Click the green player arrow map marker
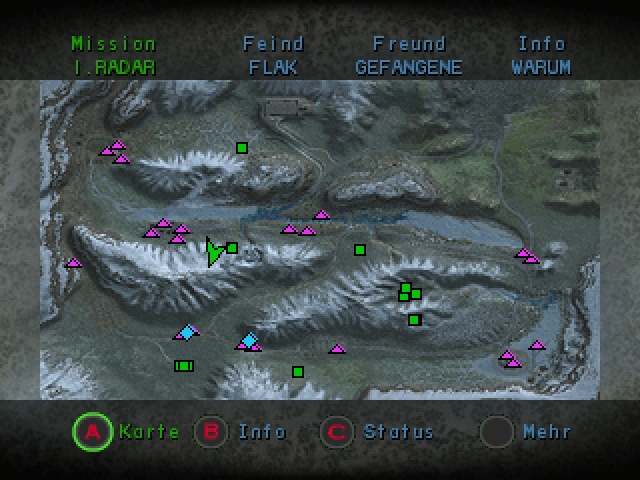The height and width of the screenshot is (480, 640). tap(213, 251)
